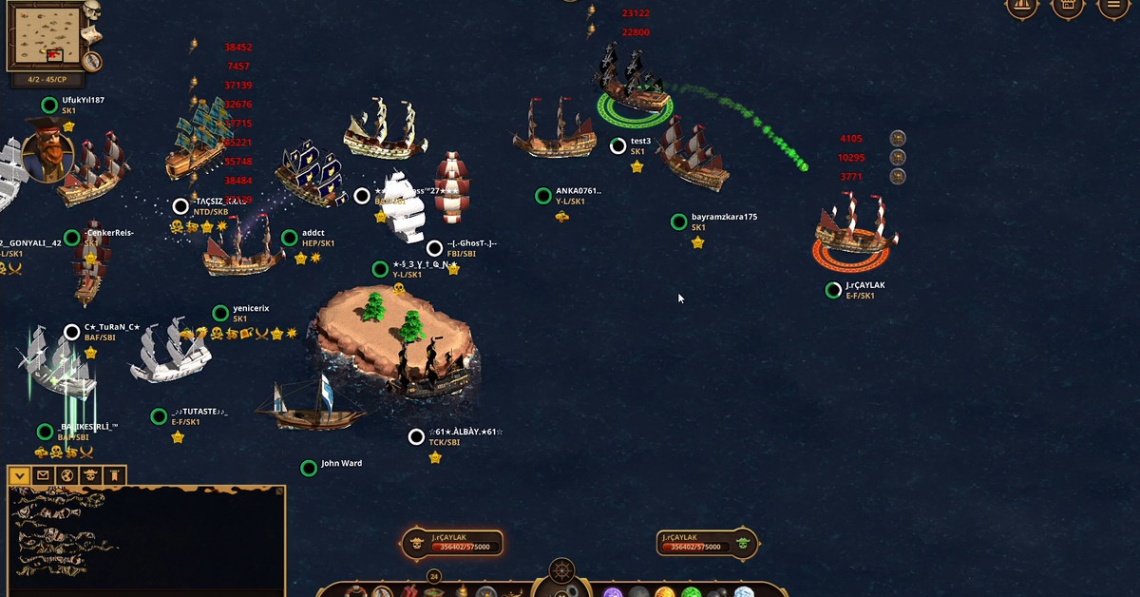Click the pirate captain portrait

(x=46, y=151)
